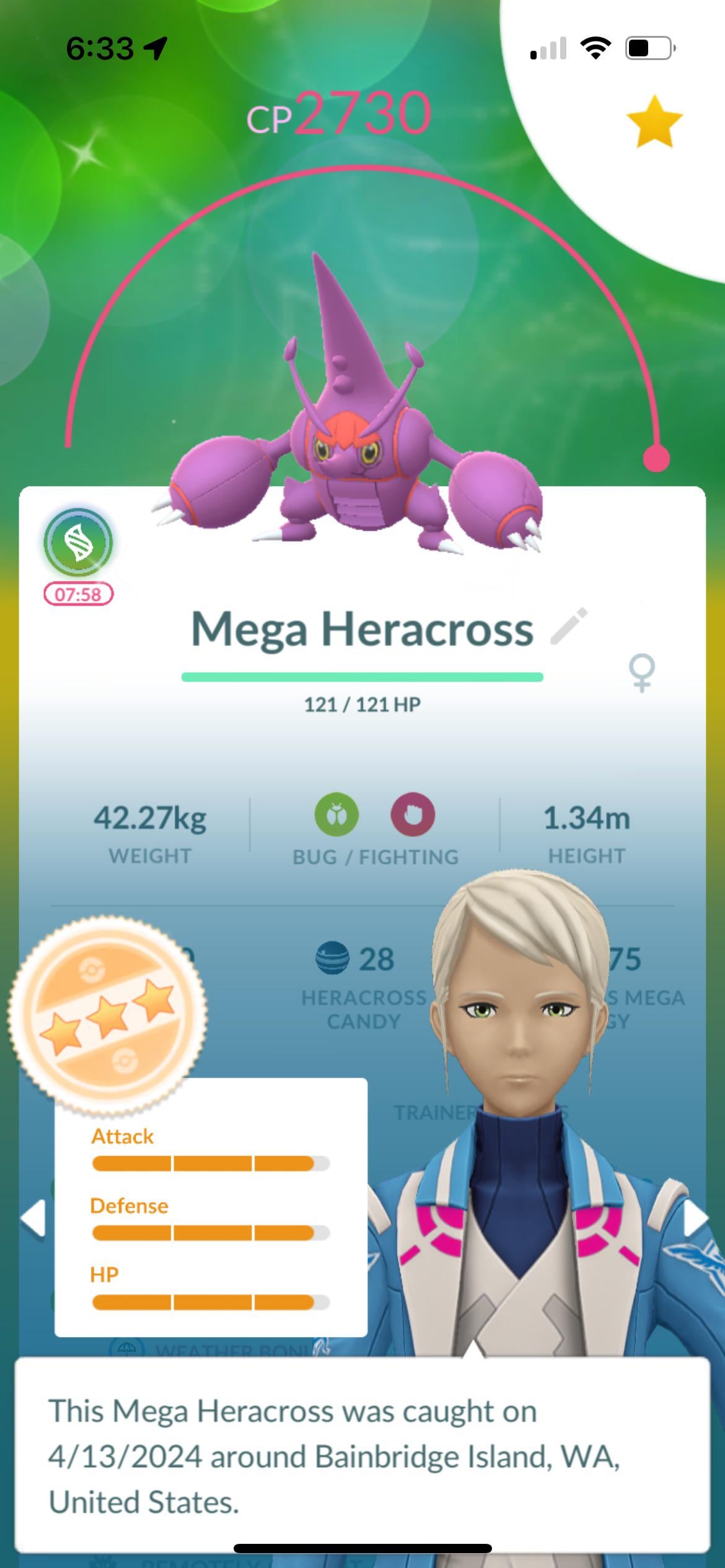Open the Mega Evolution icon badge

pos(78,543)
